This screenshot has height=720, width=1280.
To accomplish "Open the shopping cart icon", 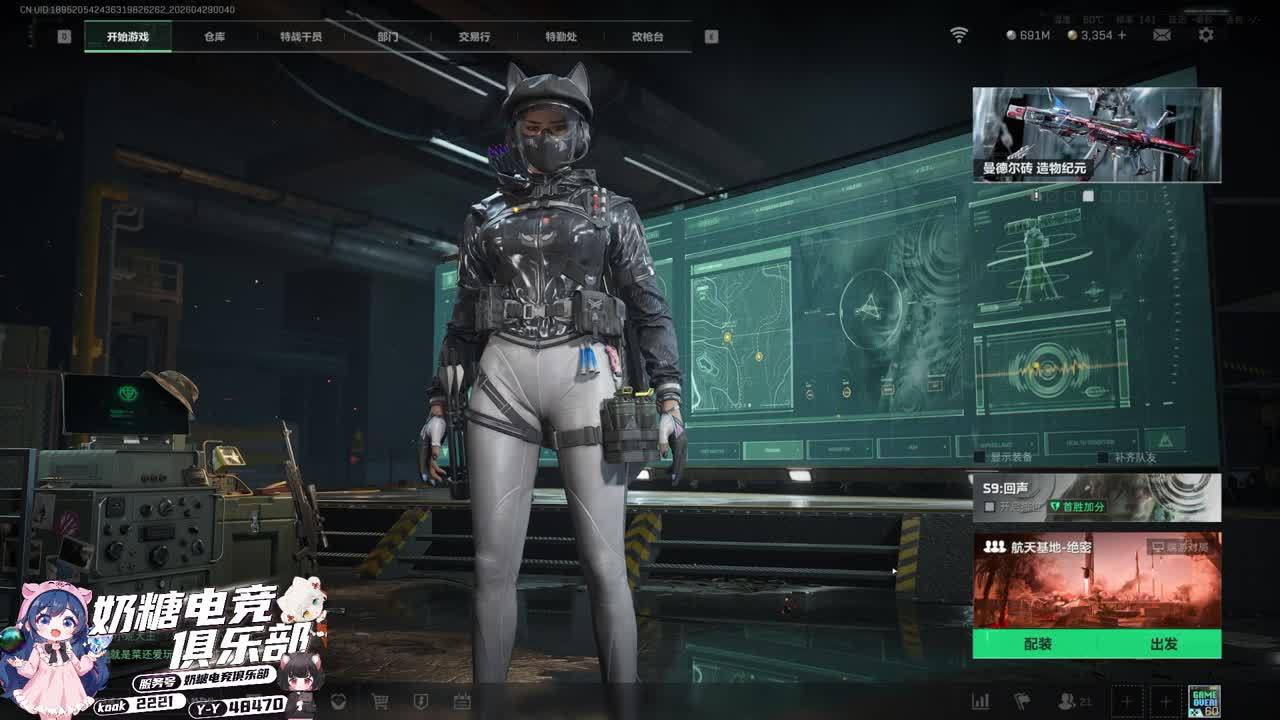I will click(380, 702).
